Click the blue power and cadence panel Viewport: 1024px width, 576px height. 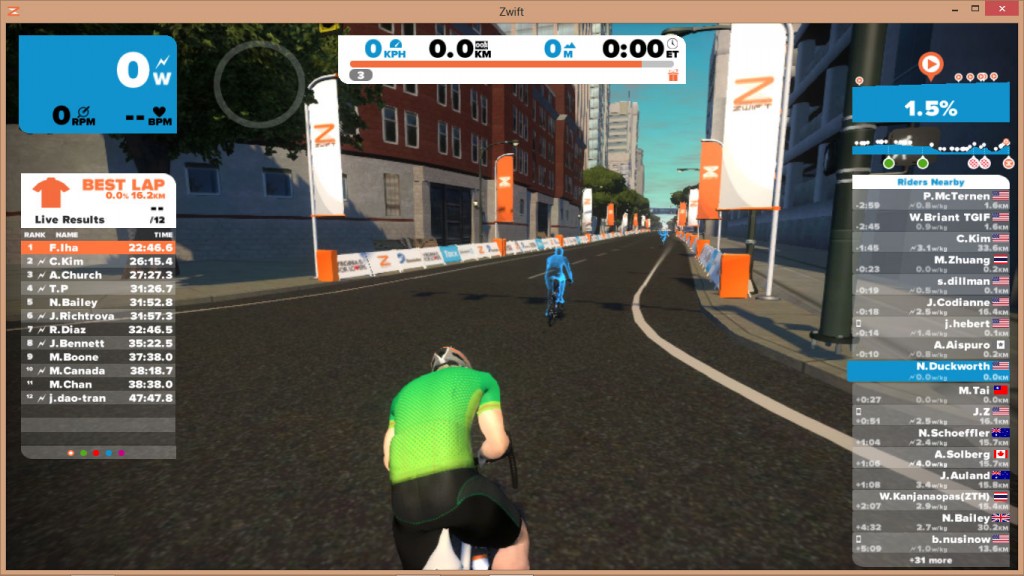point(98,85)
